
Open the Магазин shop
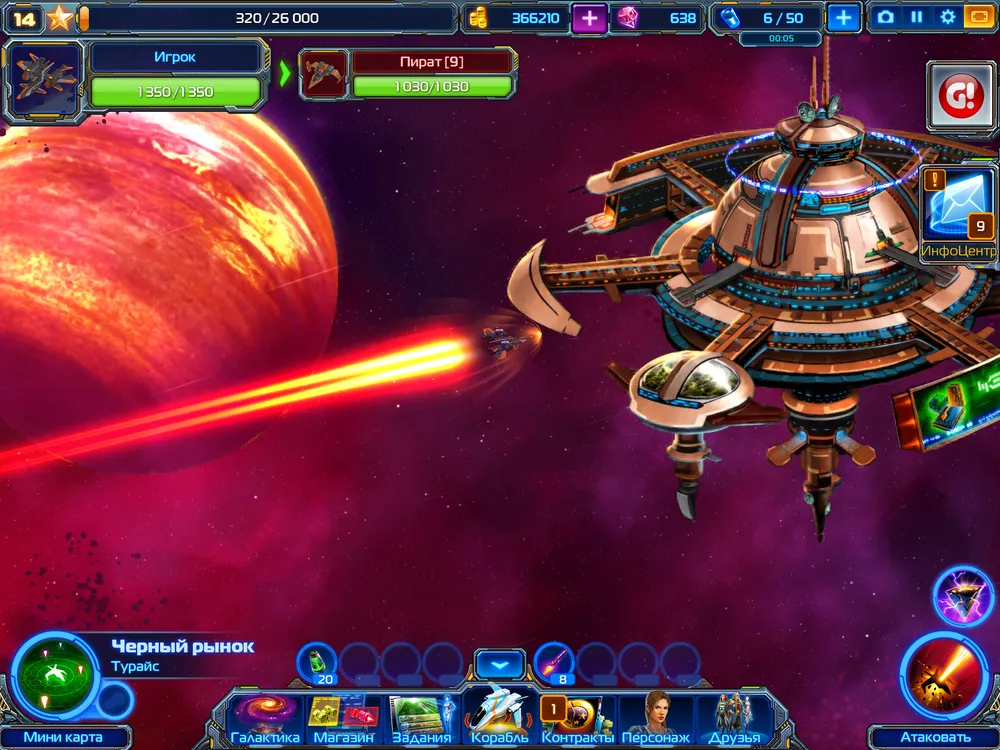343,716
